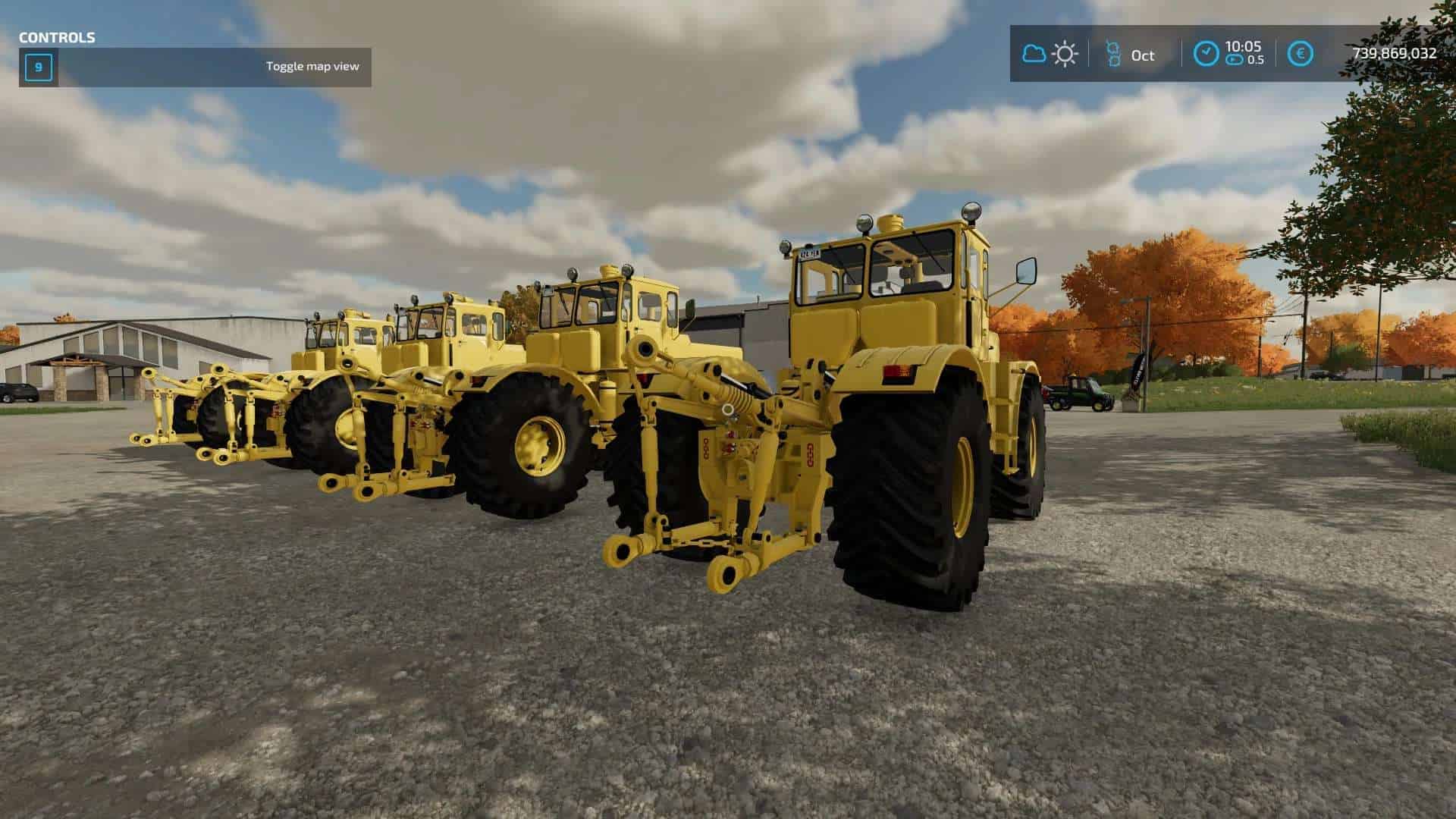The width and height of the screenshot is (1456, 819).
Task: Click the cloud and sun weather icon
Action: (1050, 54)
